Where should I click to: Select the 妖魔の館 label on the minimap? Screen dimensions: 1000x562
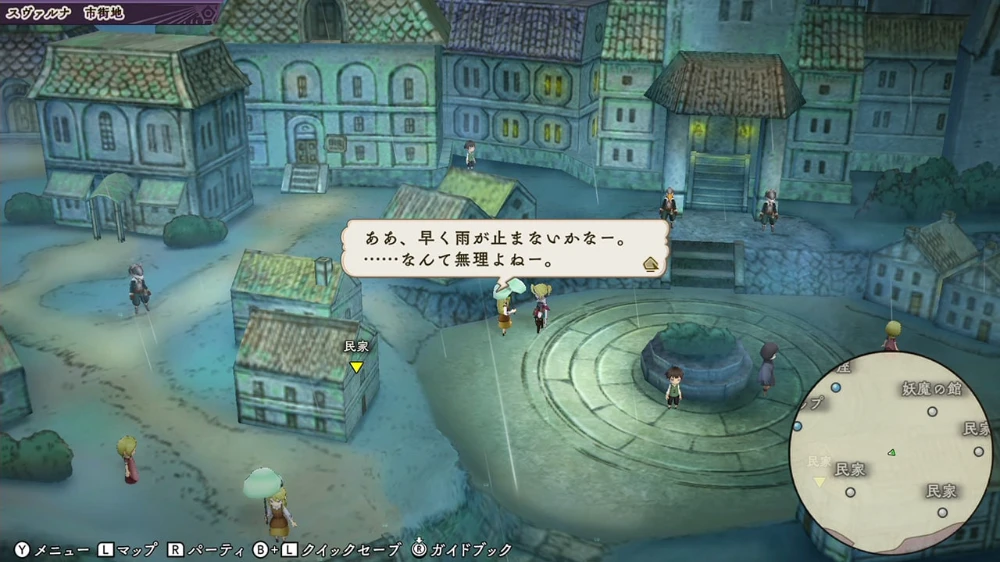point(930,388)
